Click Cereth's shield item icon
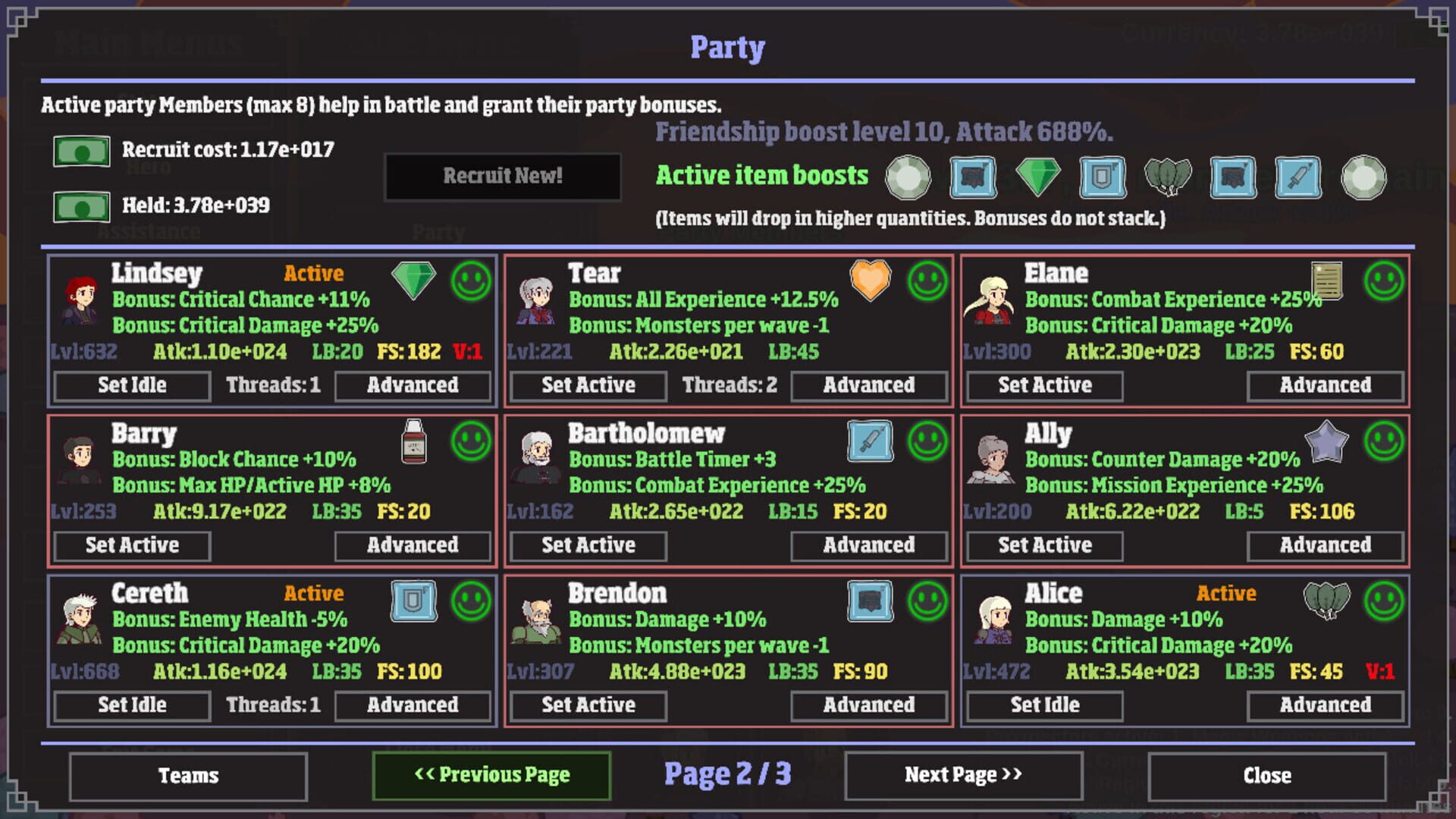This screenshot has width=1456, height=819. 412,601
